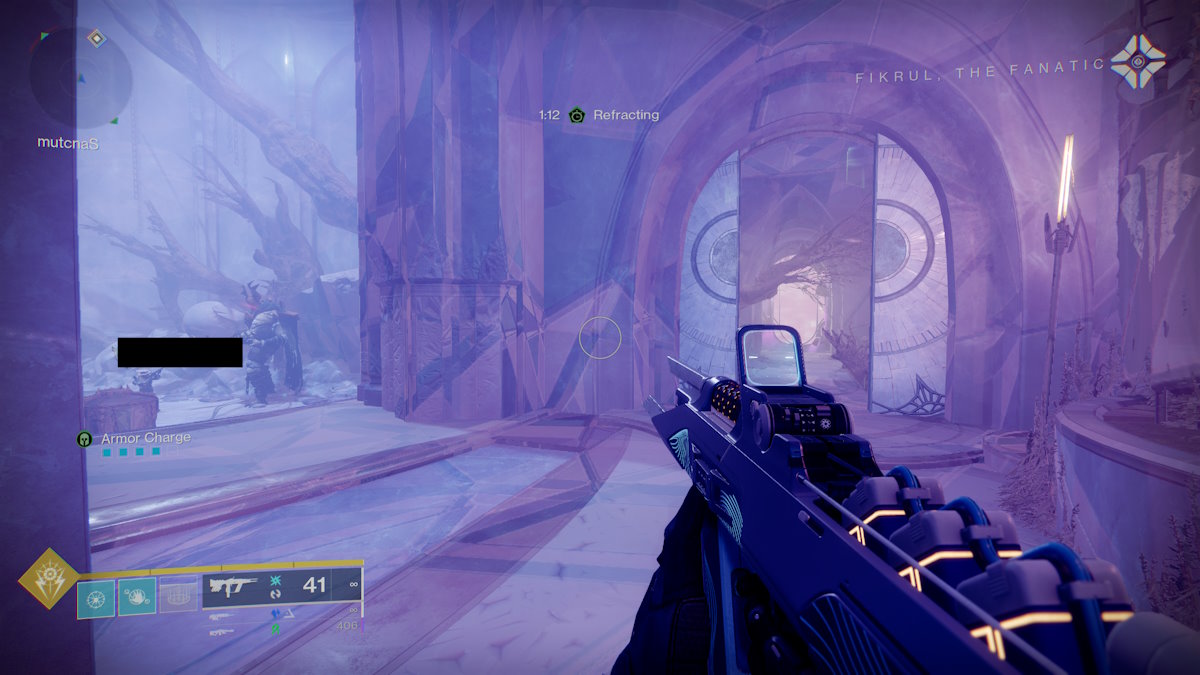Trigger the melee ability icon
The image size is (1200, 675).
(x=137, y=598)
